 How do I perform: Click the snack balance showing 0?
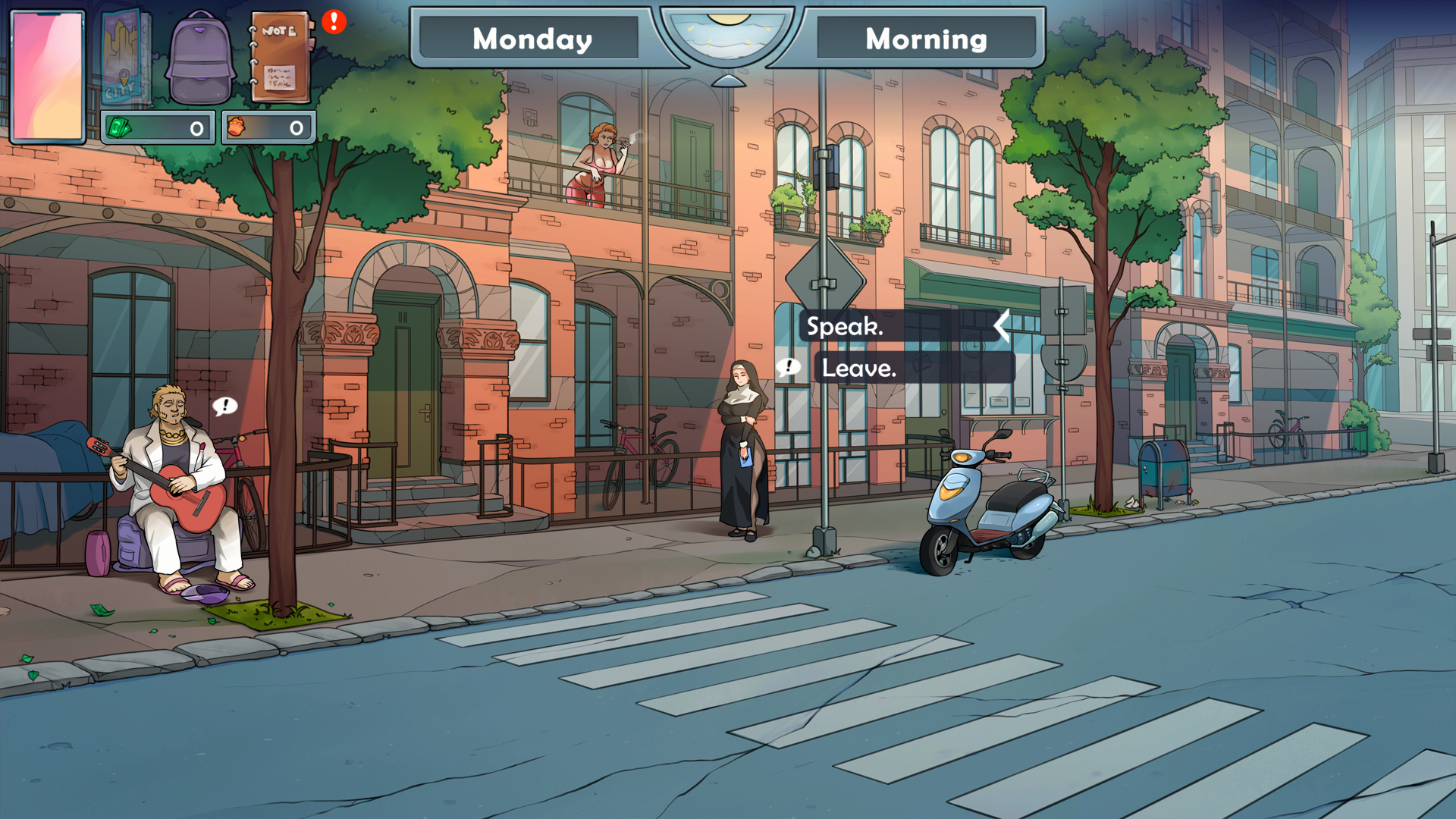pyautogui.click(x=296, y=127)
